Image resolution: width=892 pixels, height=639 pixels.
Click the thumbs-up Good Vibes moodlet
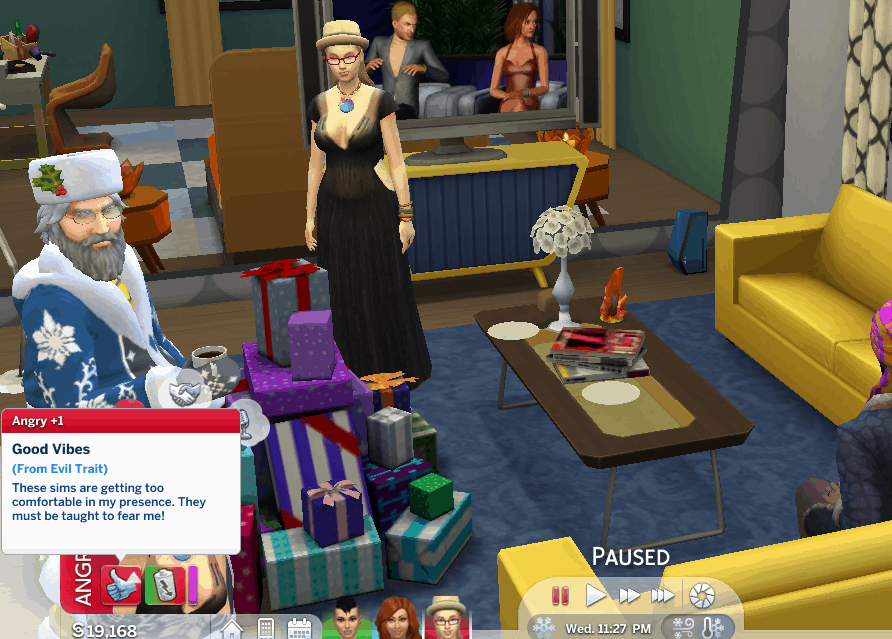[x=122, y=583]
